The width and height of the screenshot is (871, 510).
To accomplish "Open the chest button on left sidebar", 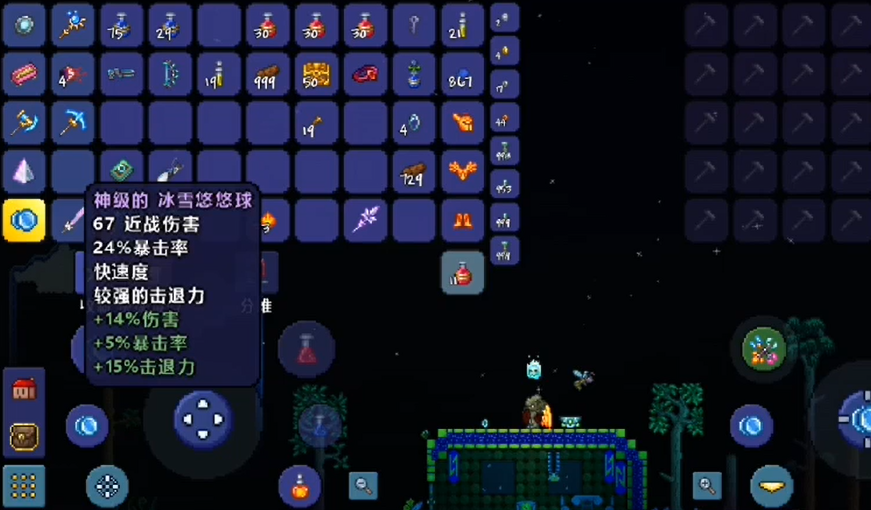I will [24, 437].
